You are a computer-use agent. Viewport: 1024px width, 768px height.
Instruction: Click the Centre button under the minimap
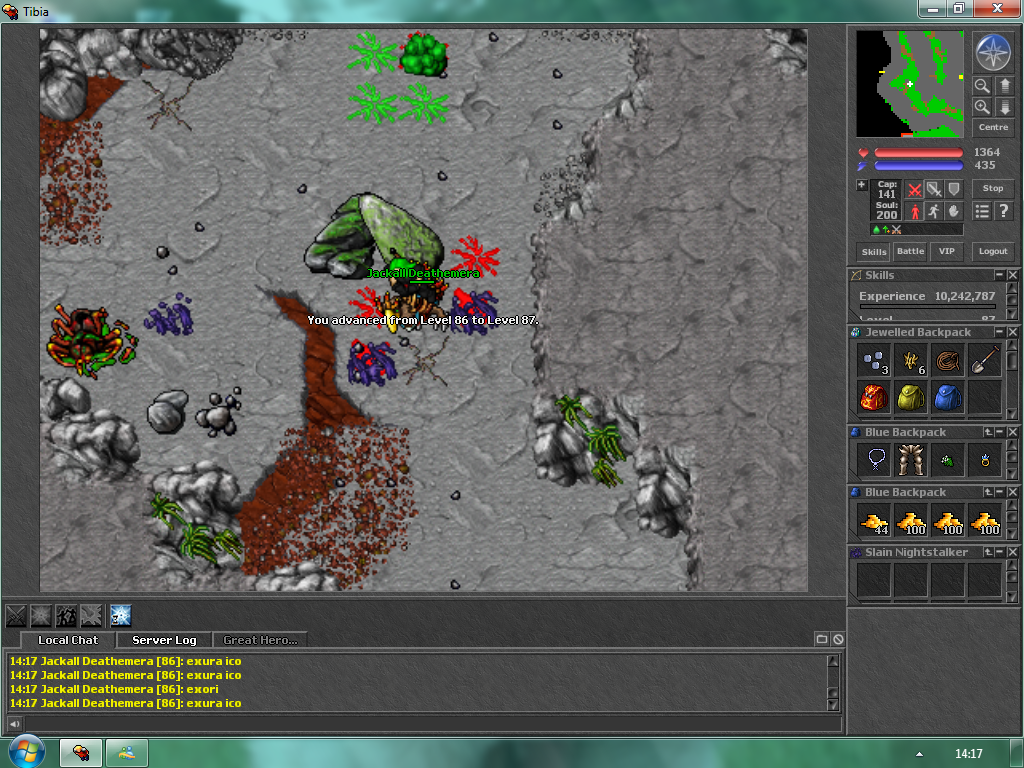coord(993,128)
